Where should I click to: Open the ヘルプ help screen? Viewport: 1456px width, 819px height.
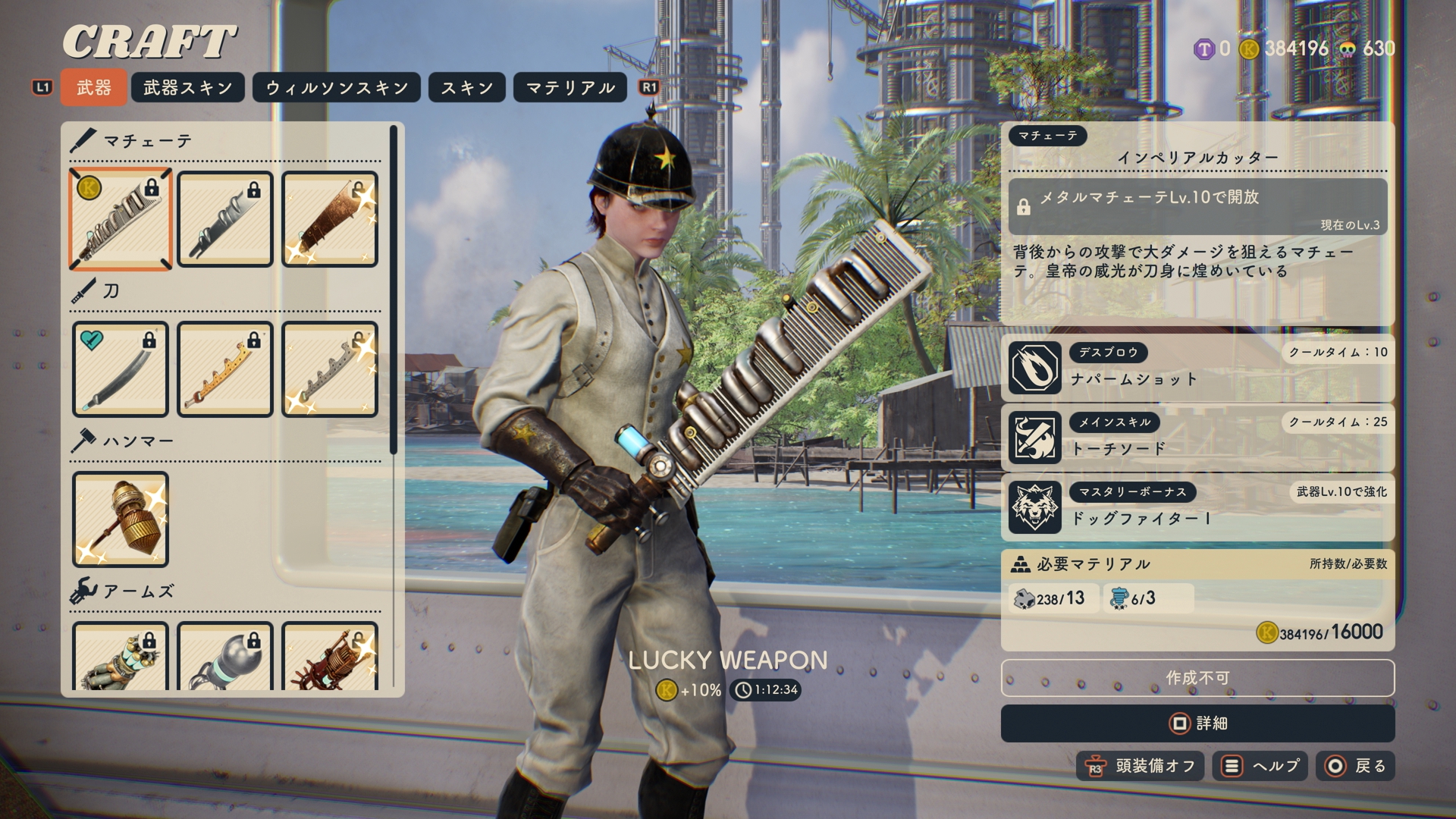1260,766
